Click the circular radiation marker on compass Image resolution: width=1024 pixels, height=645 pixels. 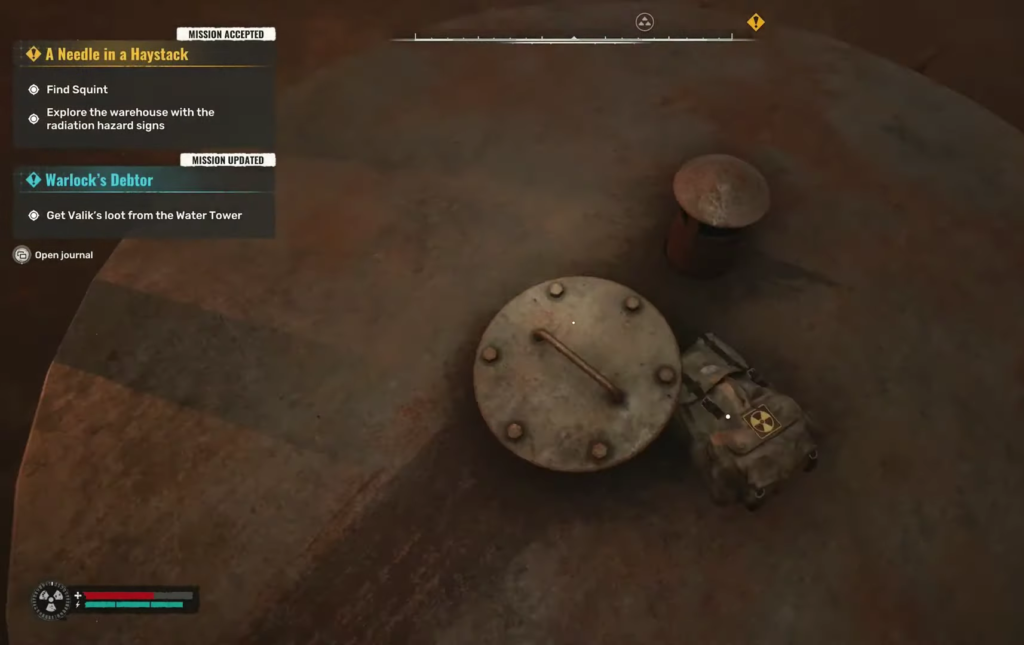coord(645,22)
